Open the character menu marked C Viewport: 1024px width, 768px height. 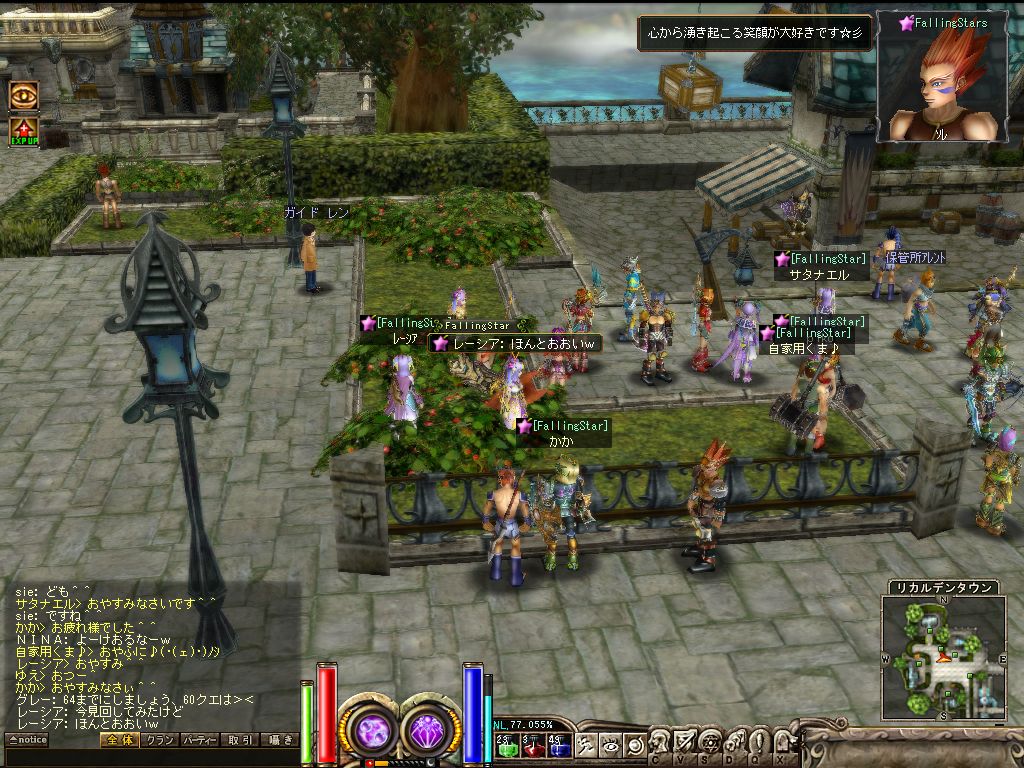click(660, 744)
